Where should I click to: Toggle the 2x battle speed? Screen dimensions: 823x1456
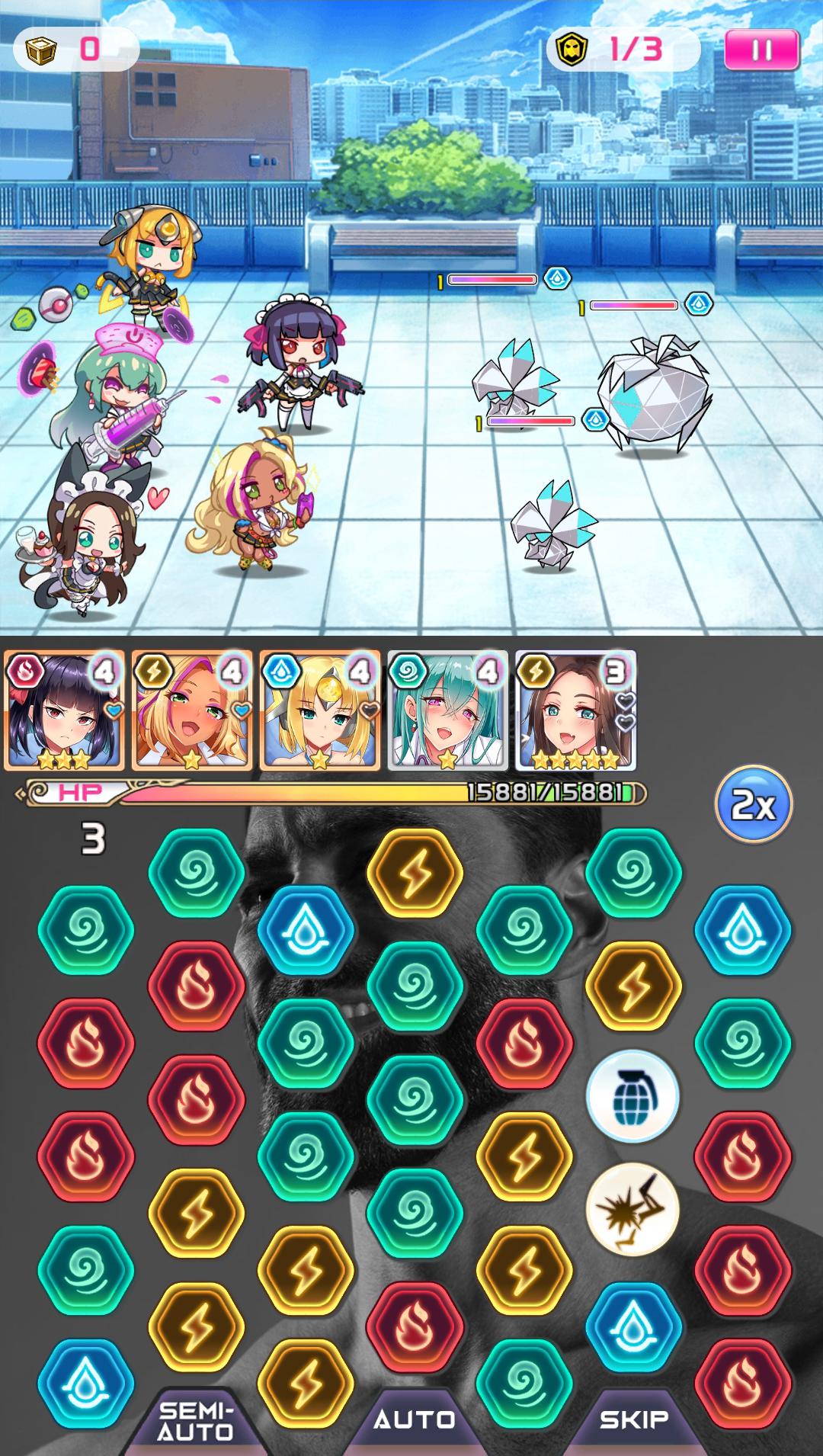[x=753, y=803]
